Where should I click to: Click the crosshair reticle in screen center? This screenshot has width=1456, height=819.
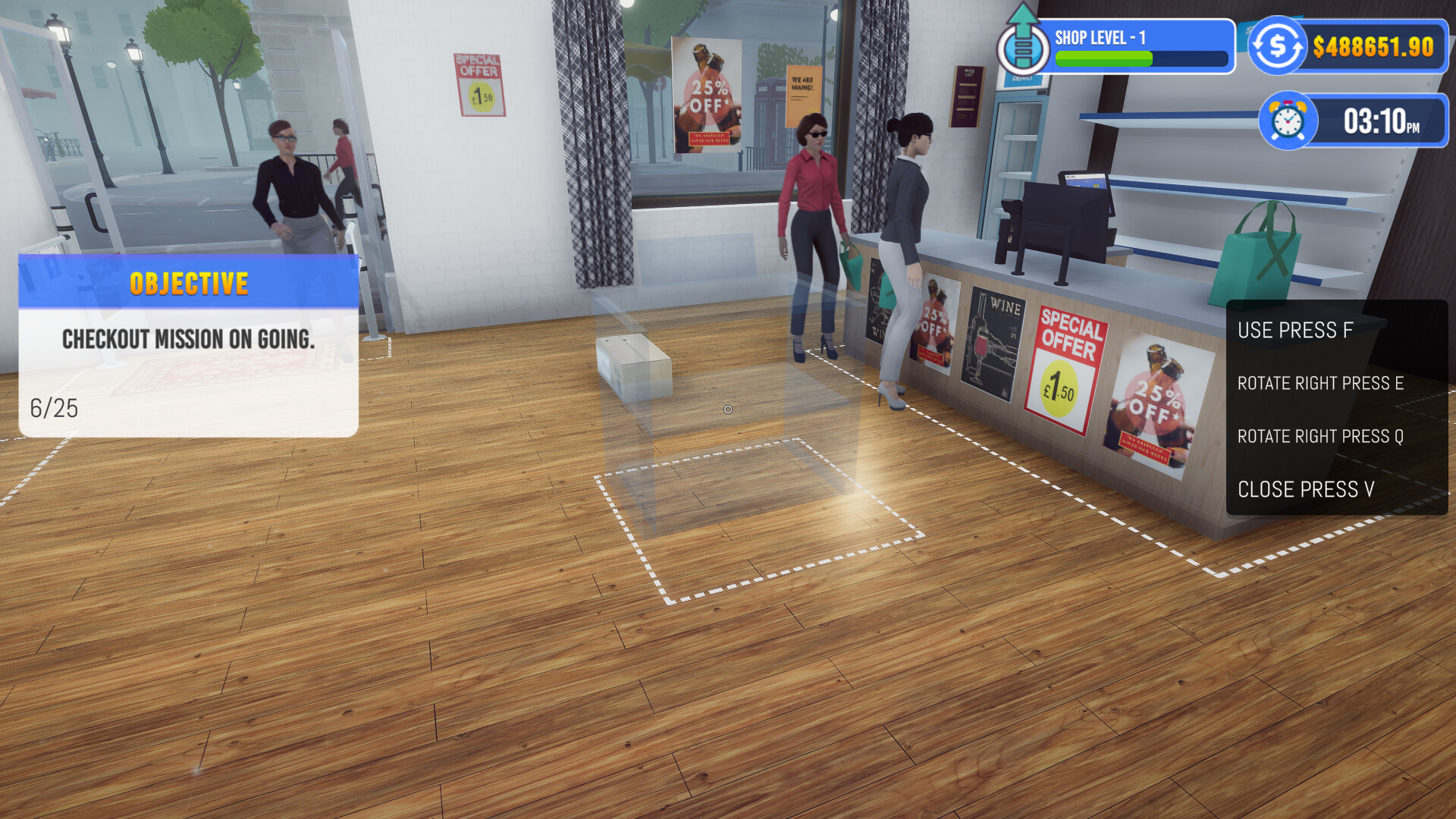(x=727, y=409)
